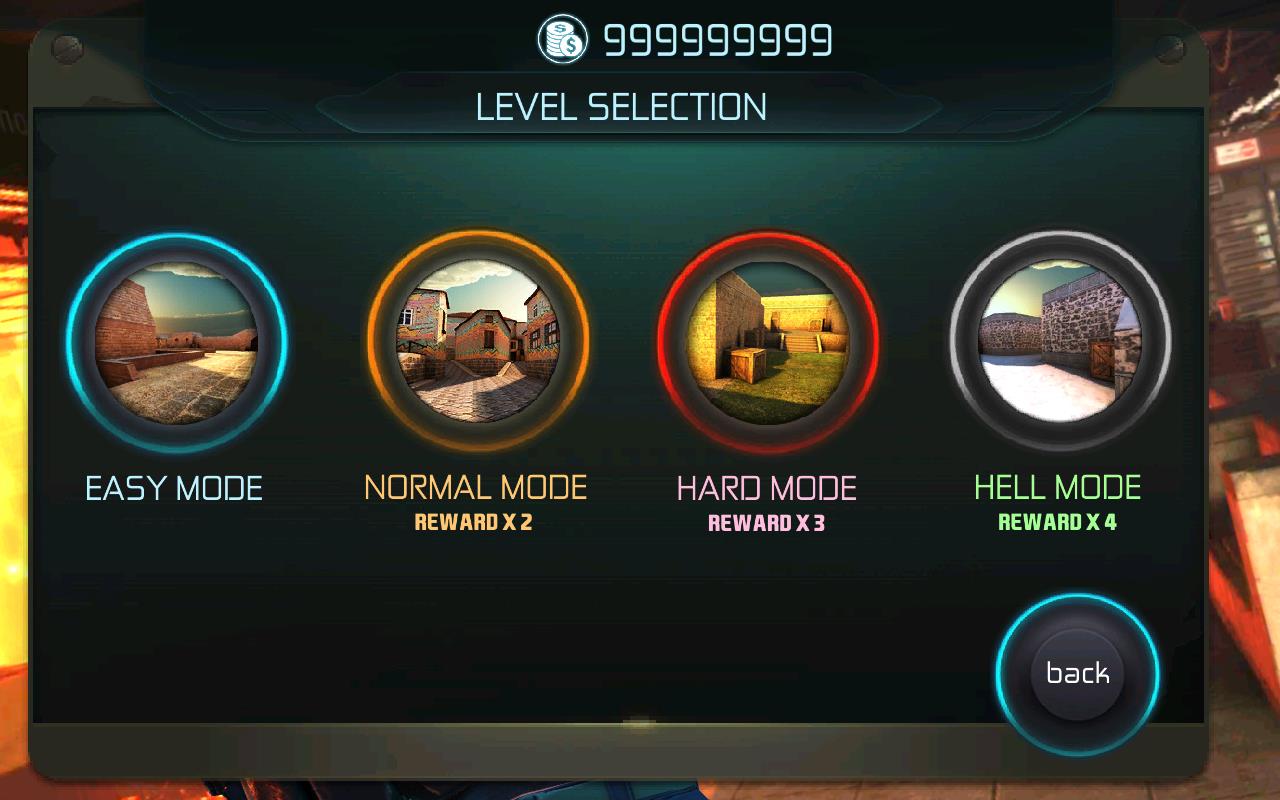Viewport: 1280px width, 800px height.
Task: Start the Hell Mode level
Action: [1059, 343]
